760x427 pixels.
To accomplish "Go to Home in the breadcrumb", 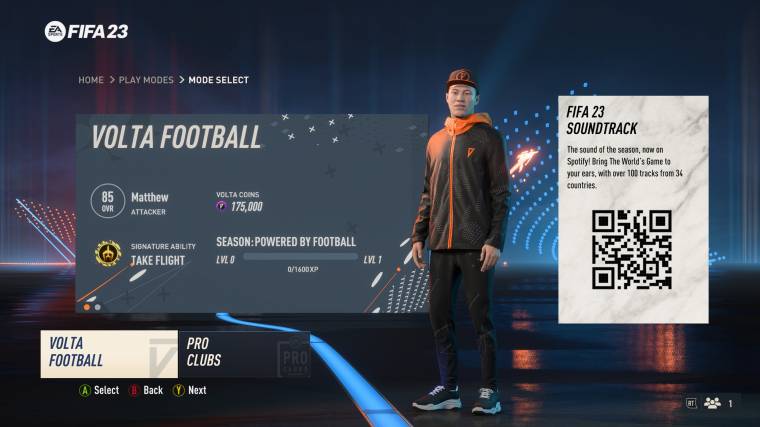I will (91, 80).
